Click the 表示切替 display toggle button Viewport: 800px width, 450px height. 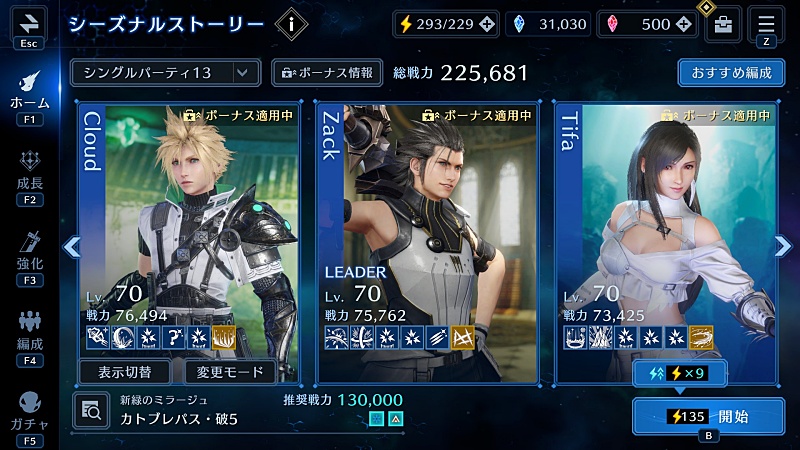pyautogui.click(x=125, y=372)
